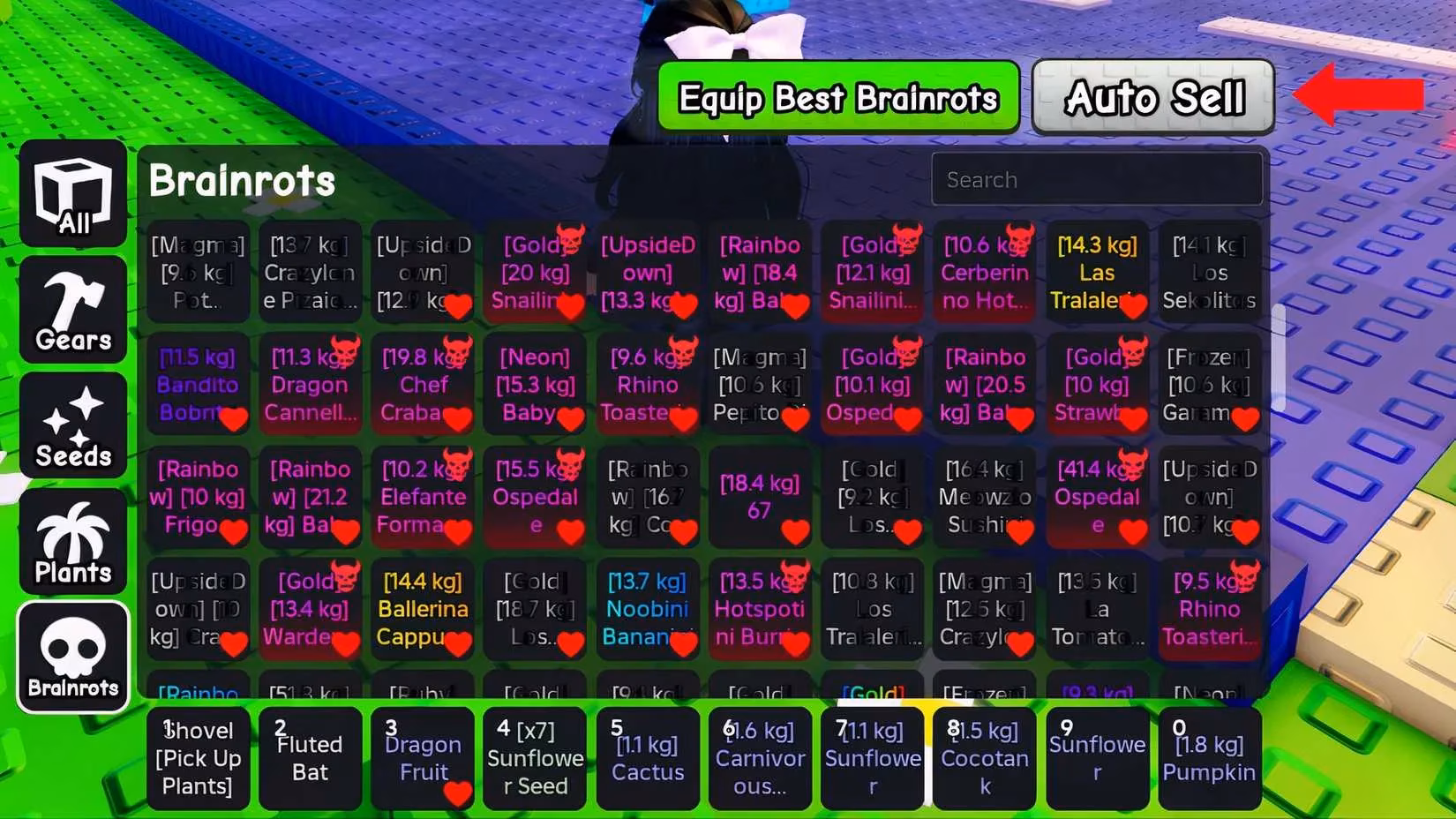Select the Carnivorous item in slot 6
This screenshot has width=1456, height=819.
point(760,757)
